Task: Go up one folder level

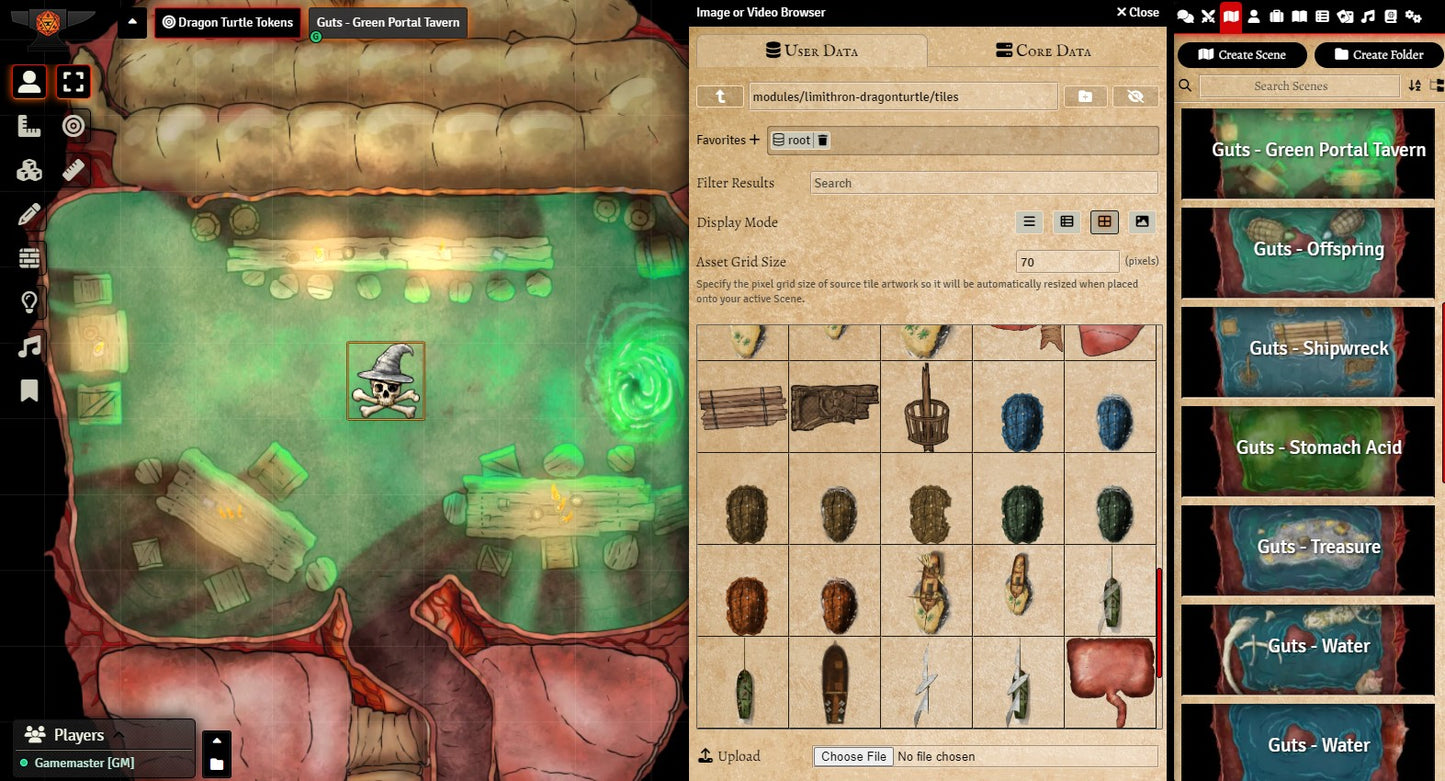Action: 720,96
